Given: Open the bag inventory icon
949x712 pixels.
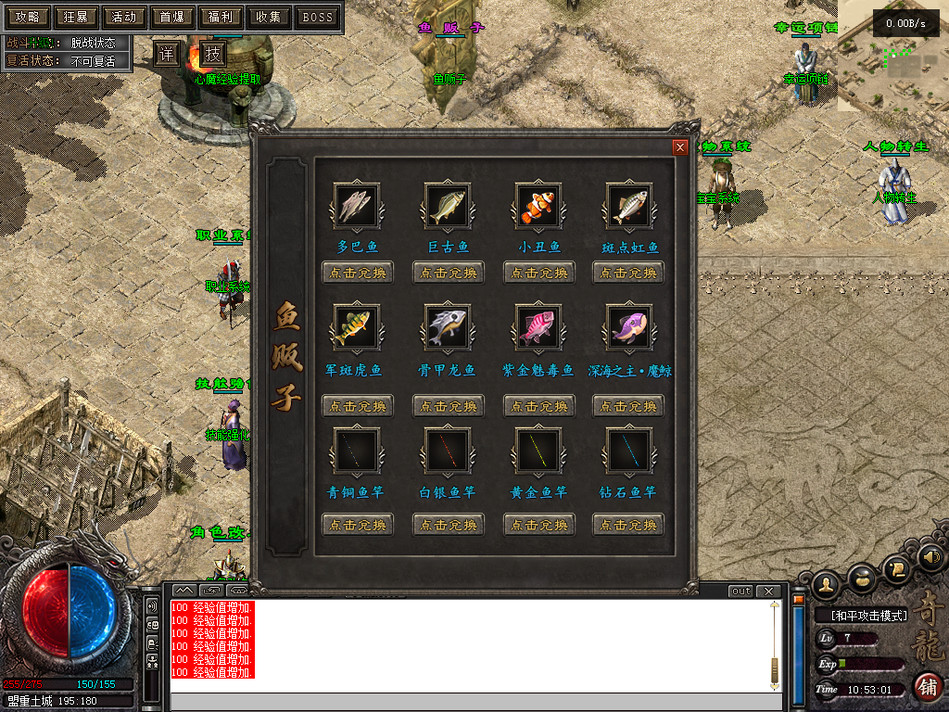Looking at the screenshot, I should 861,577.
